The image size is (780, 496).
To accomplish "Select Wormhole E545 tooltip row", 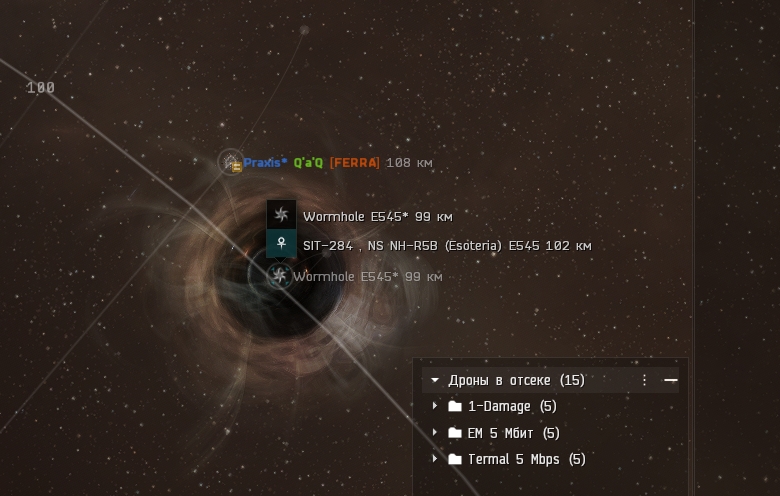I will 377,216.
